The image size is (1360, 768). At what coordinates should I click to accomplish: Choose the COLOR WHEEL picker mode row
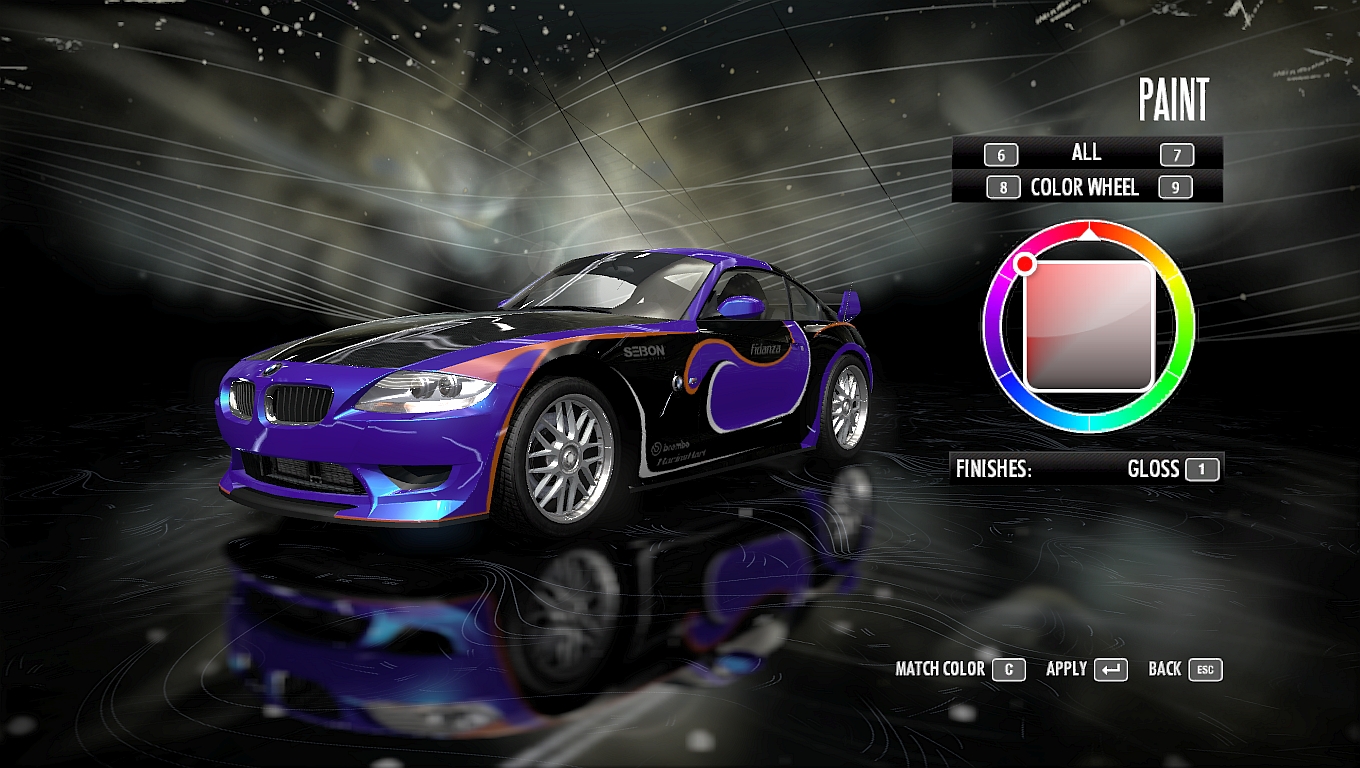[1085, 187]
